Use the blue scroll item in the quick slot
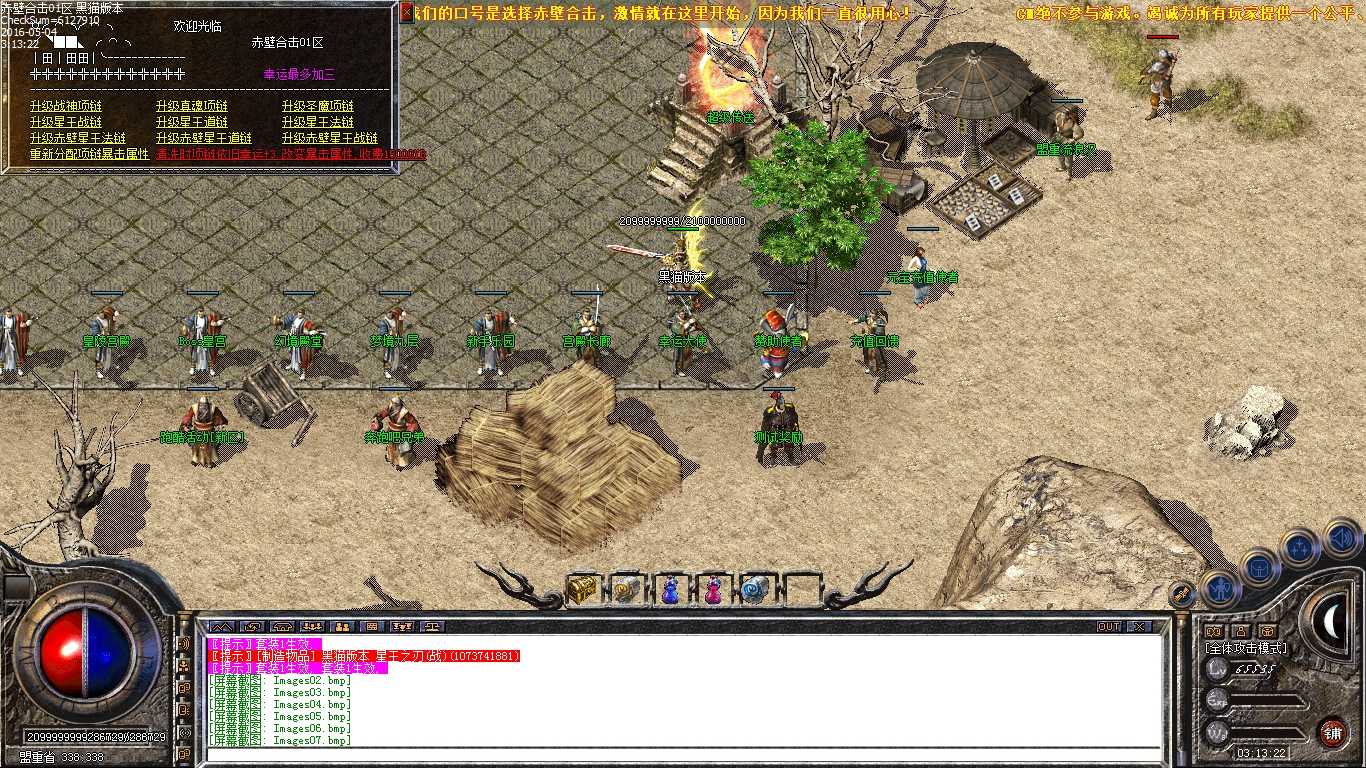 [755, 590]
